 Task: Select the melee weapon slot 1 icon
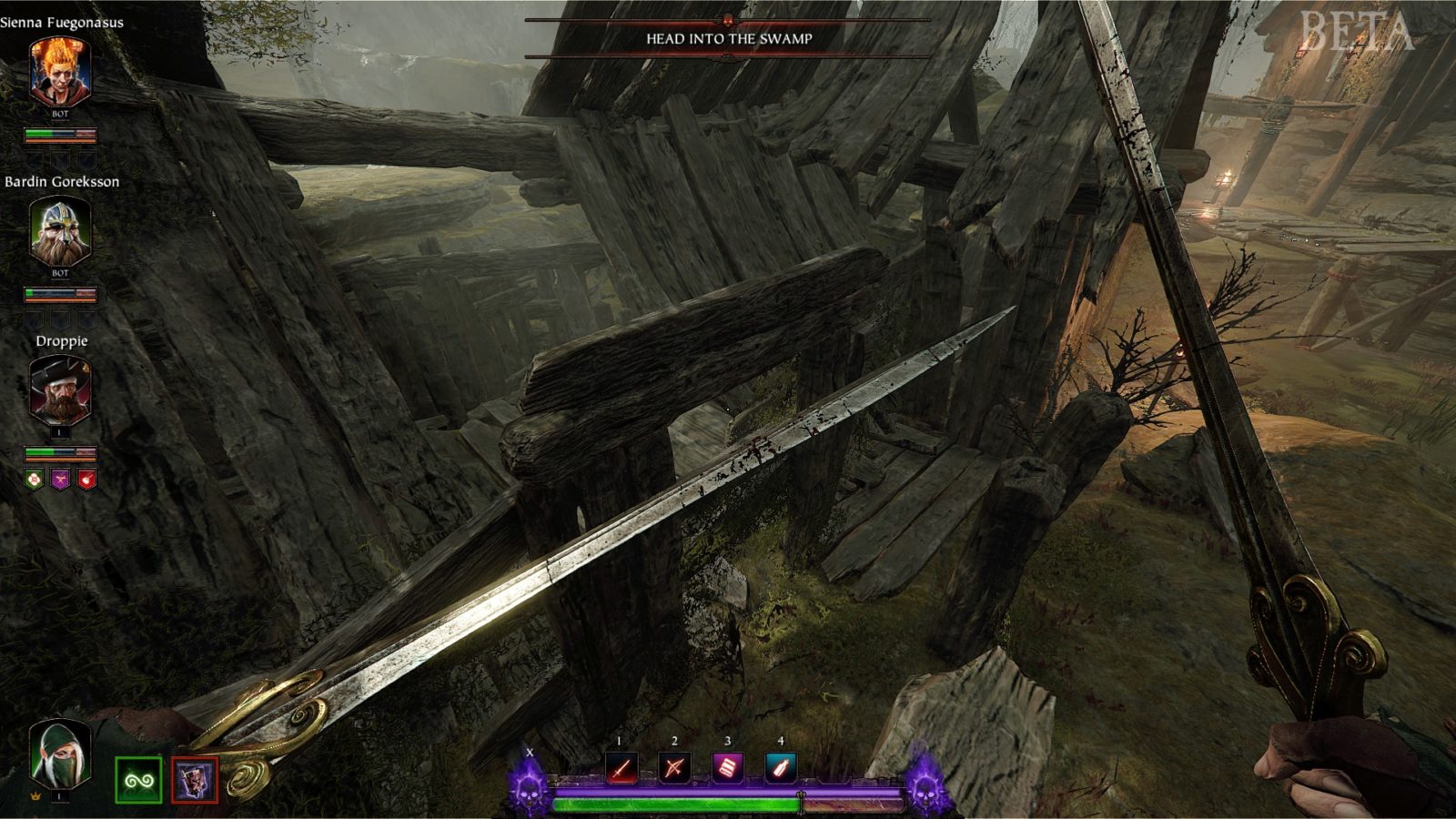tap(624, 766)
